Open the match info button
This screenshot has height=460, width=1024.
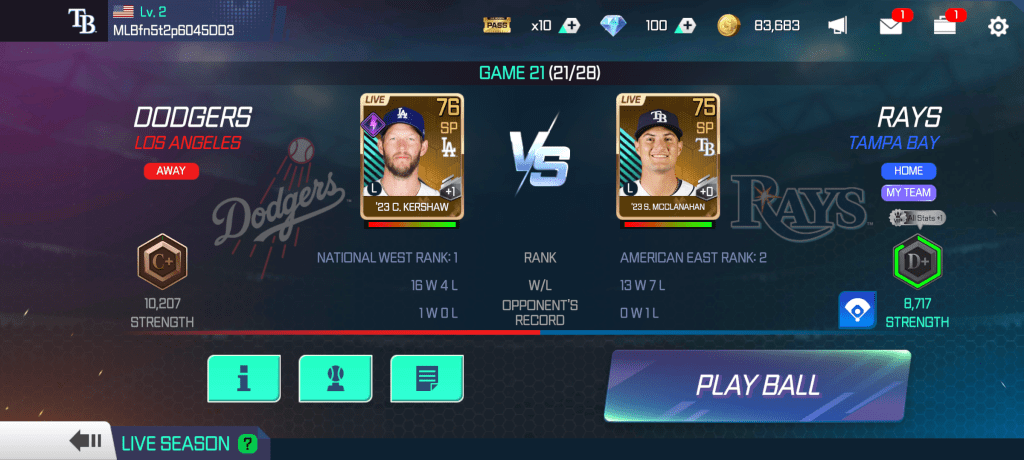tap(243, 379)
